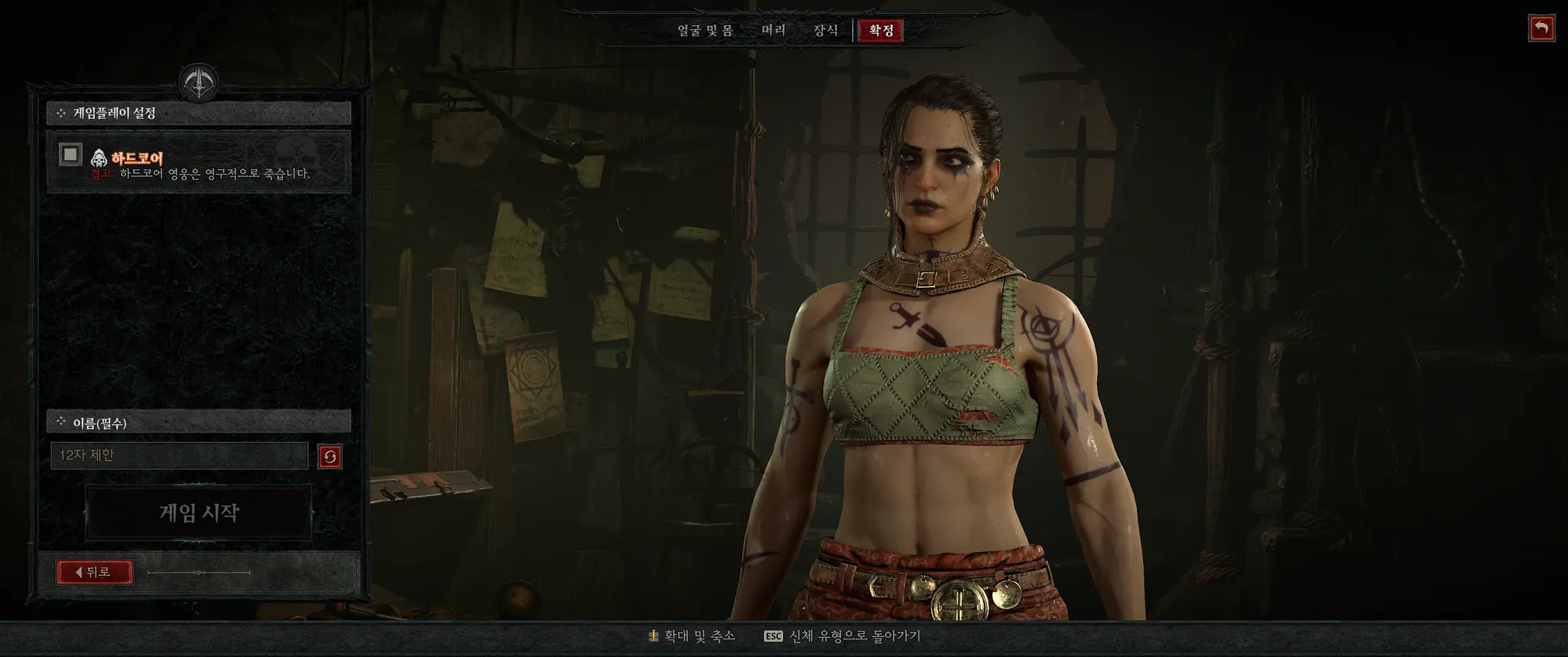
Task: Start the game with 게임 시작
Action: pos(199,512)
